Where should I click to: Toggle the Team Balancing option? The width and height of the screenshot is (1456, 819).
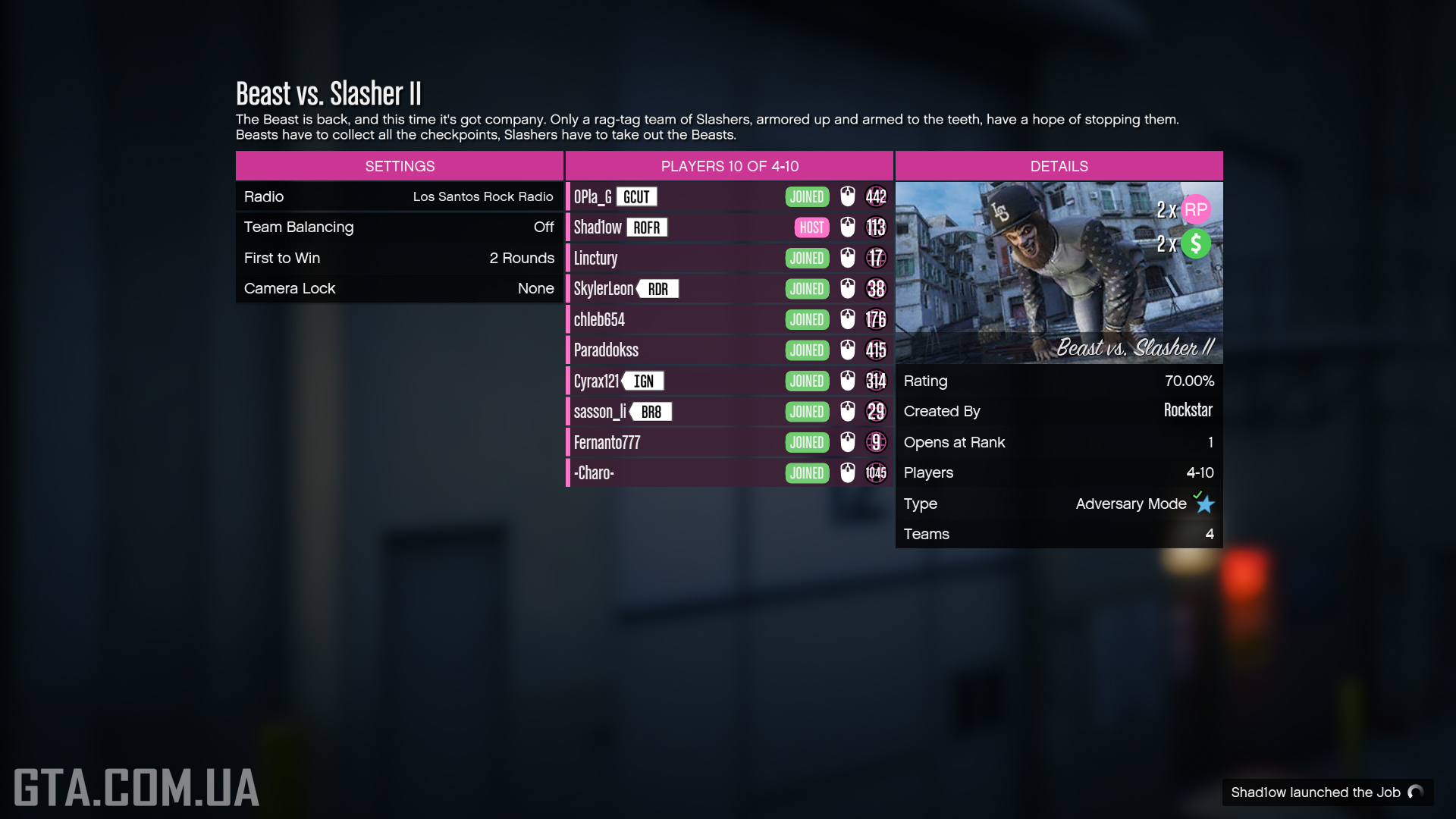[x=399, y=227]
